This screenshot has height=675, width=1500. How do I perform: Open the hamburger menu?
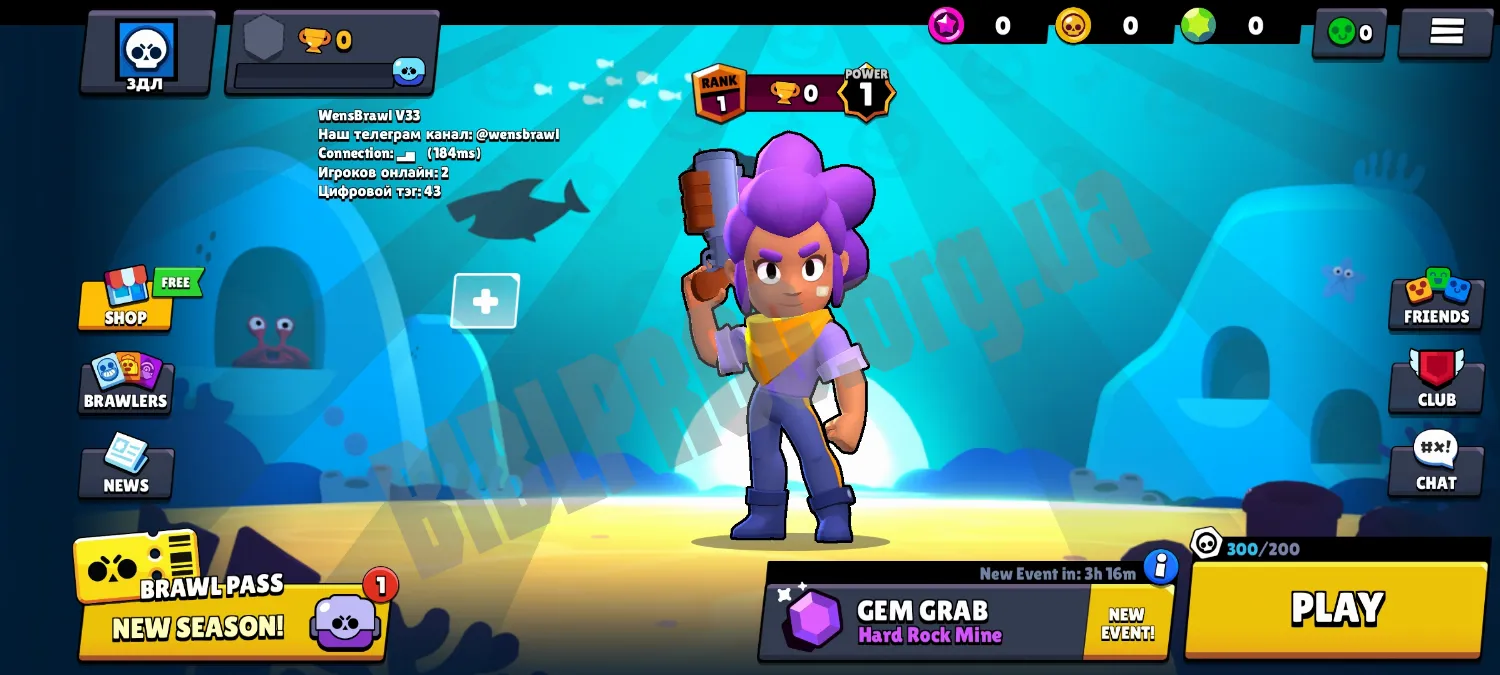(1446, 32)
